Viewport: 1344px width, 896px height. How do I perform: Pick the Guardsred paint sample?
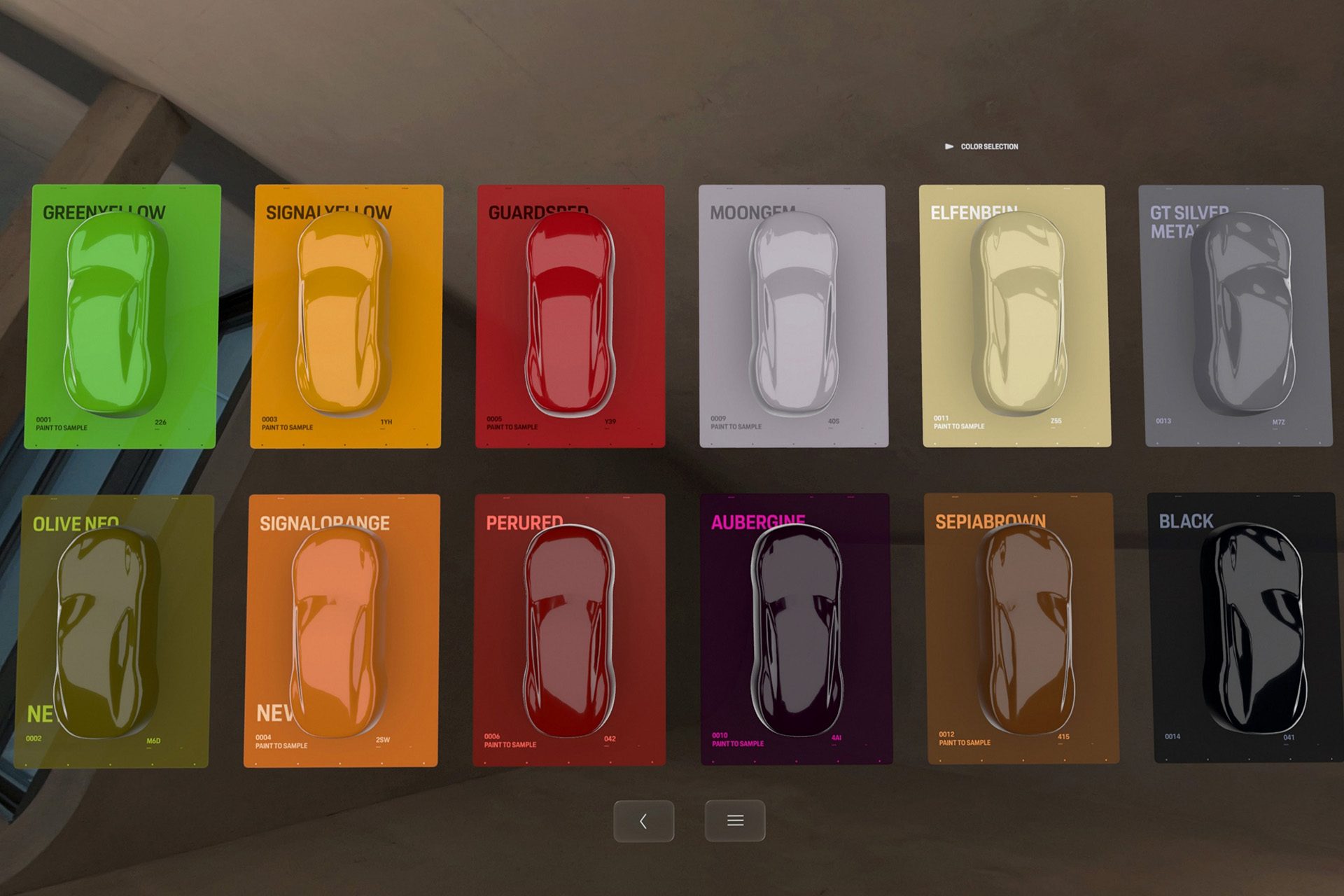(570, 316)
